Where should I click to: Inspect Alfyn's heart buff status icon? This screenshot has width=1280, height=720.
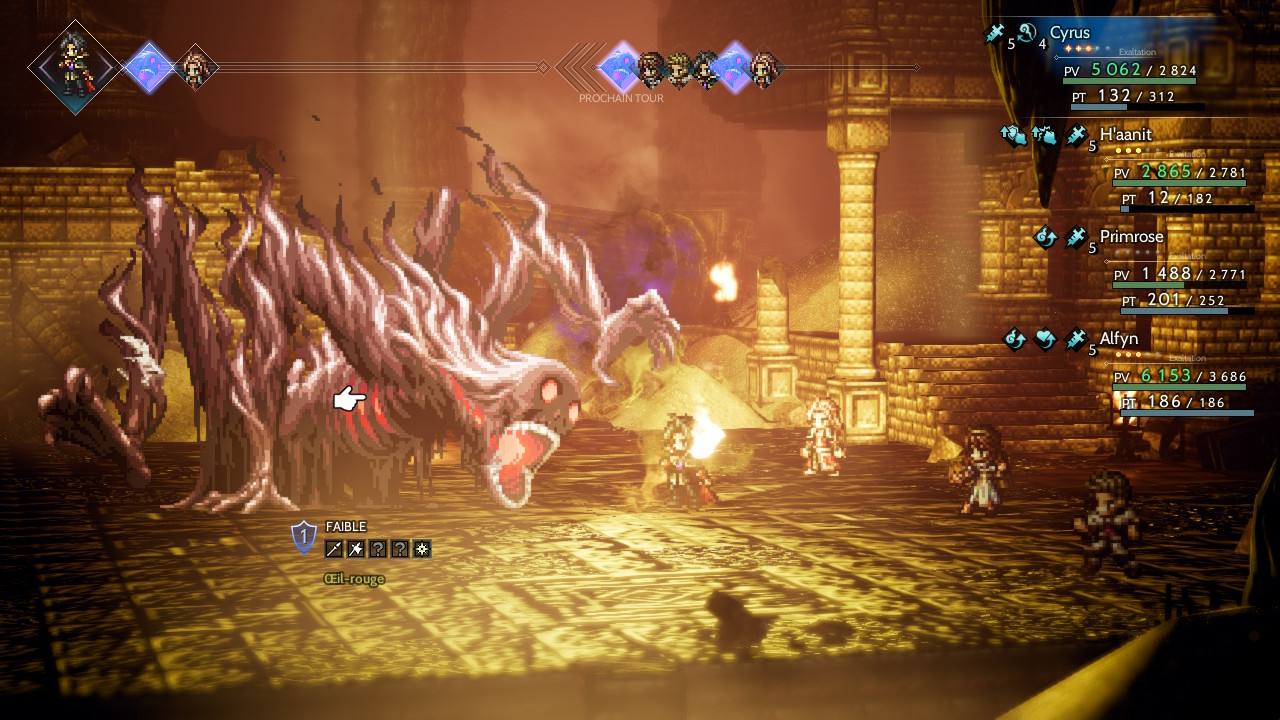1045,340
